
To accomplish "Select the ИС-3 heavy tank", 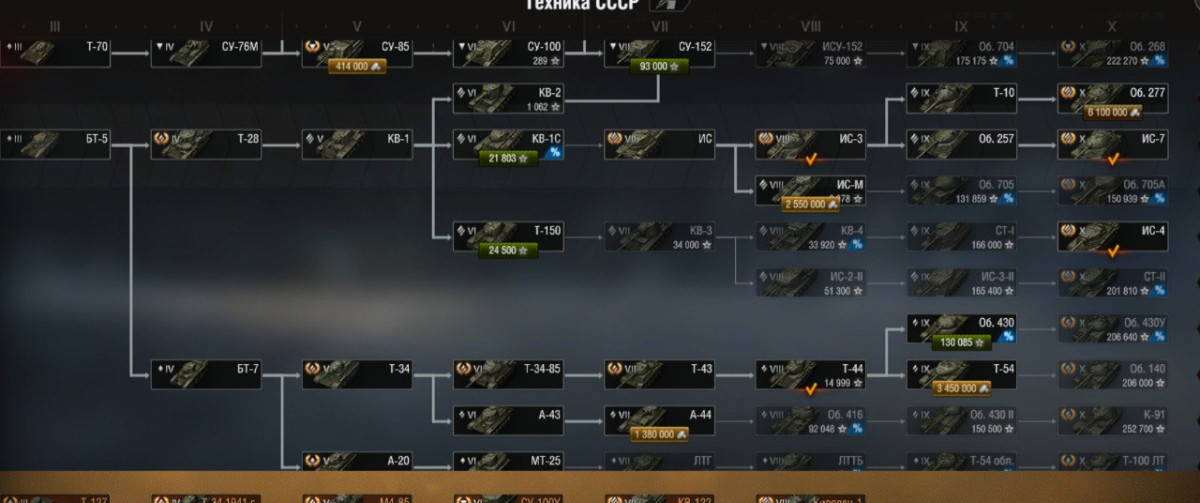I will [x=810, y=140].
